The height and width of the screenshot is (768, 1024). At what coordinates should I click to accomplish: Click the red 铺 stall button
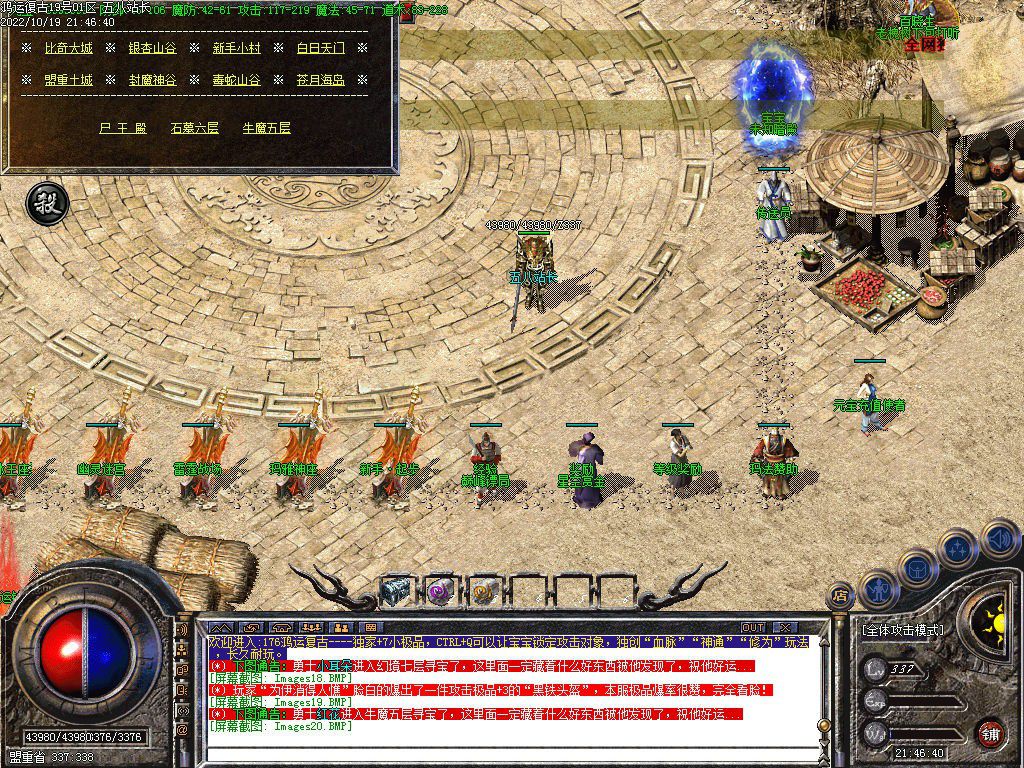point(989,733)
